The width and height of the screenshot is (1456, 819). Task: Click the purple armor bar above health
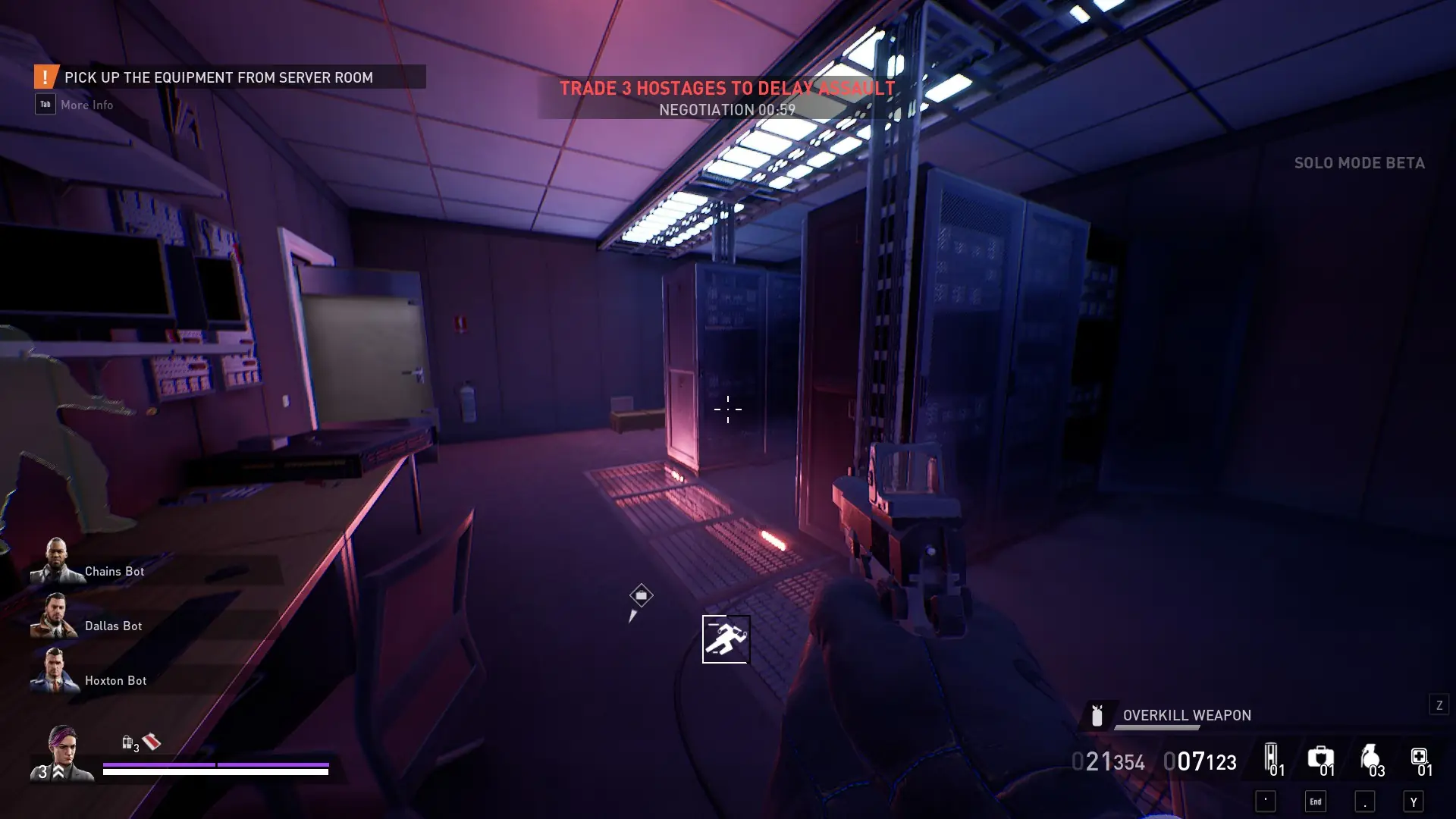click(x=216, y=764)
